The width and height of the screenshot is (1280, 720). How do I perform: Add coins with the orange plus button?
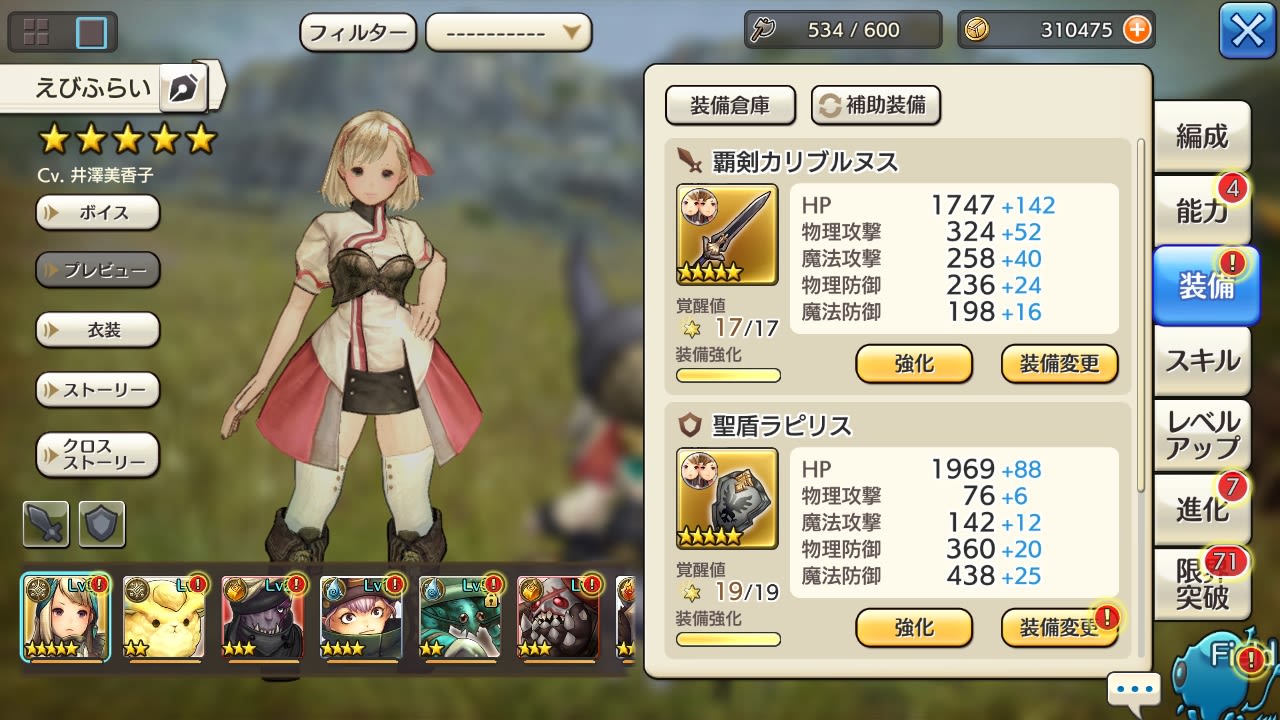coord(1137,30)
